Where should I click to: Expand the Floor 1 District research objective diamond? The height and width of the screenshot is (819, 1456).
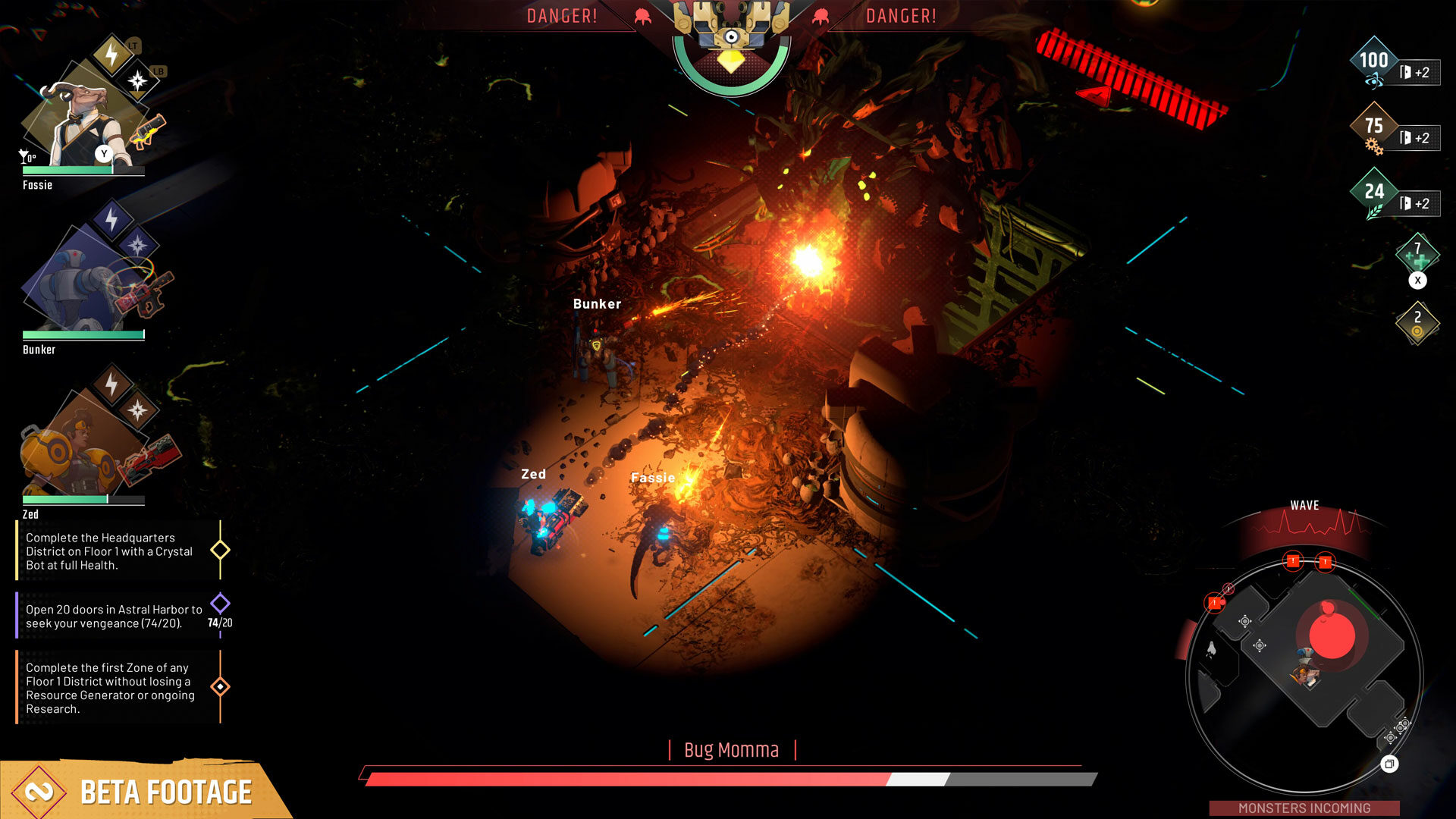(219, 686)
